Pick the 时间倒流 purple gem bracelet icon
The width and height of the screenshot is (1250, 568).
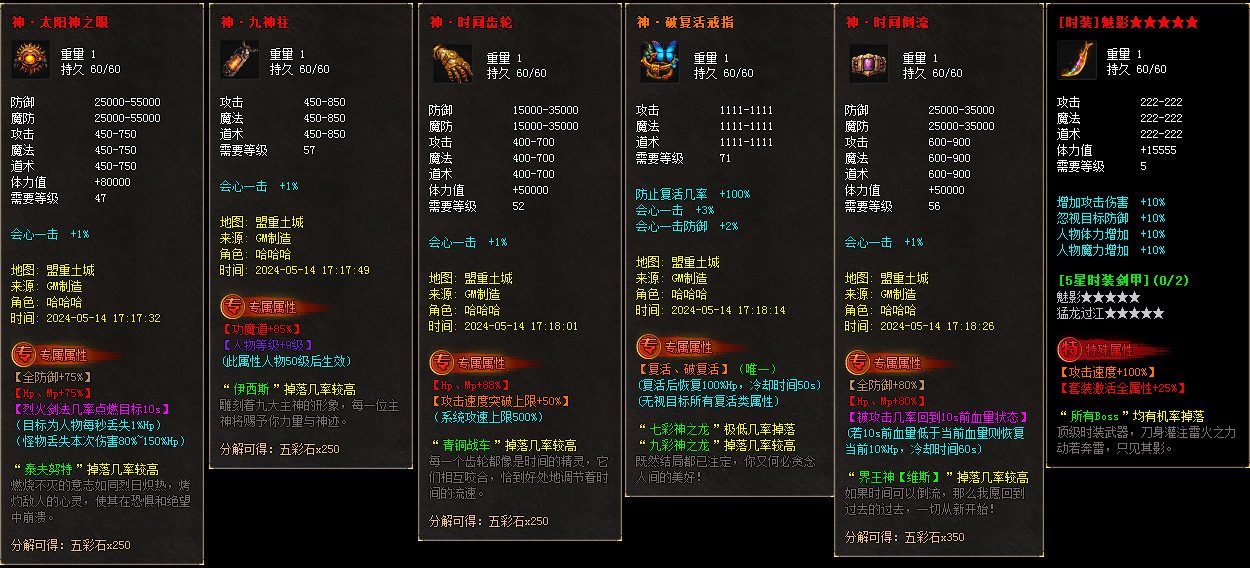click(x=868, y=62)
